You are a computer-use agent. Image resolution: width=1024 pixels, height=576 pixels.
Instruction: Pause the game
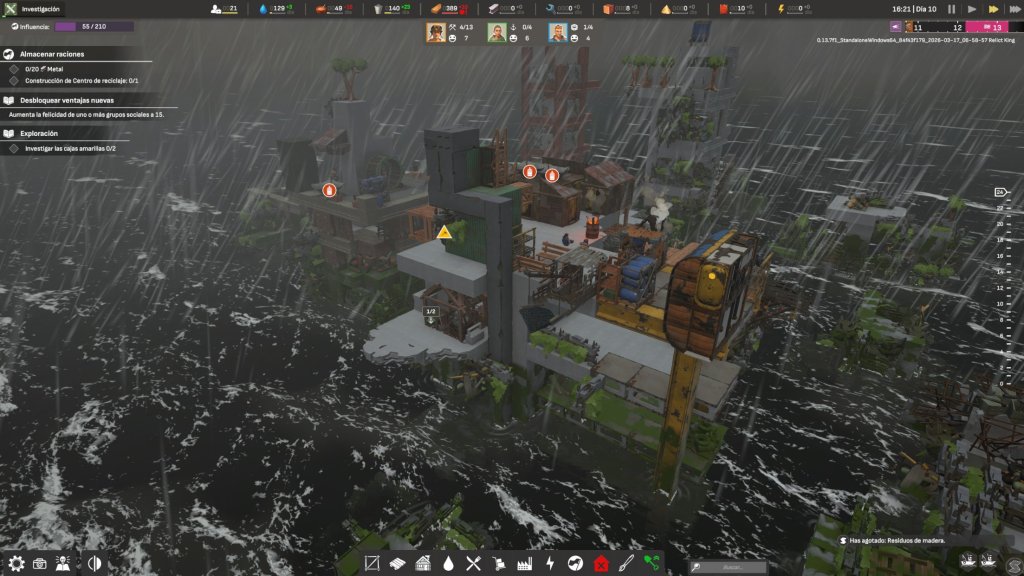951,9
